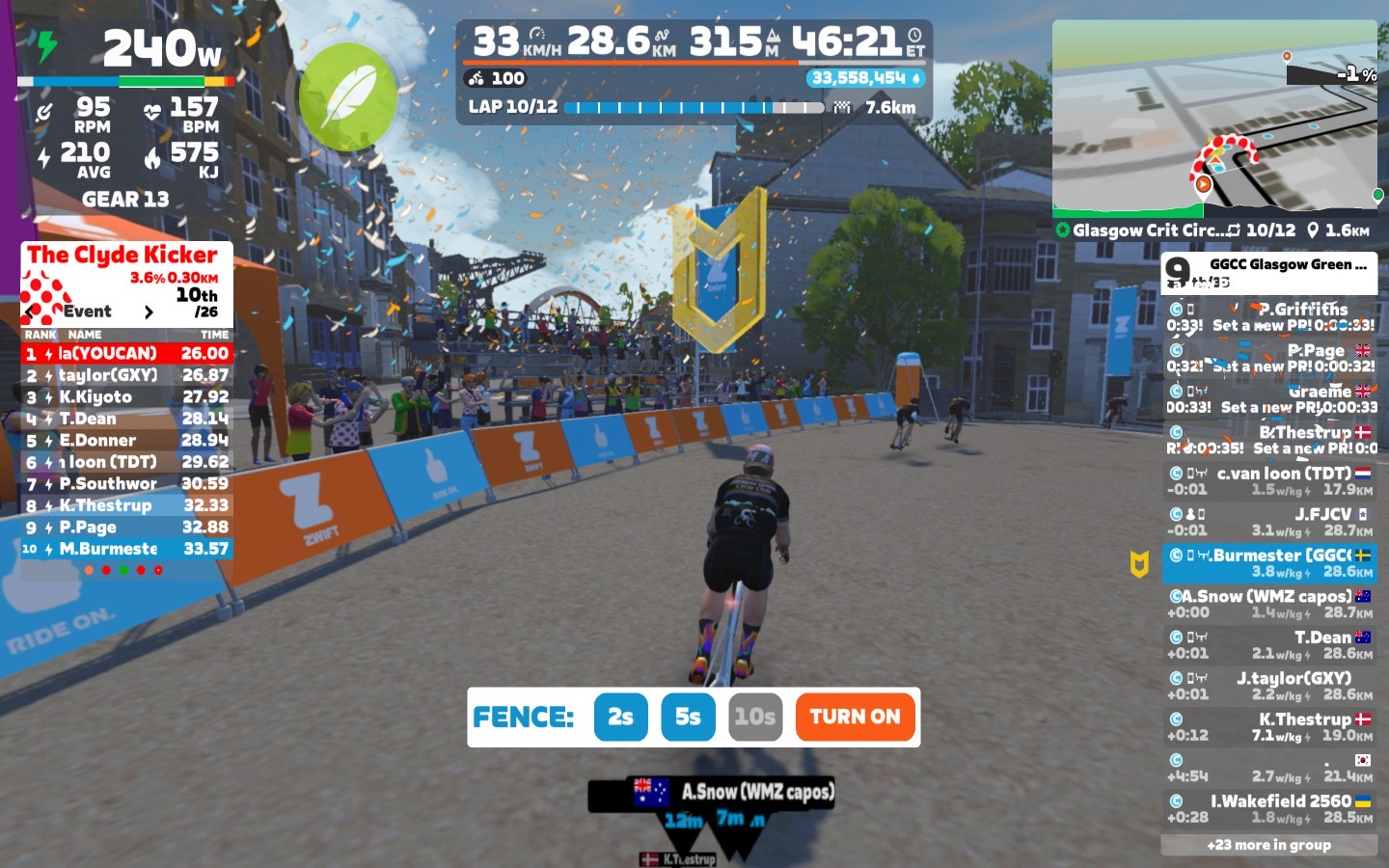Go to previous segment with left arrow
The width and height of the screenshot is (1389, 868).
point(32,312)
